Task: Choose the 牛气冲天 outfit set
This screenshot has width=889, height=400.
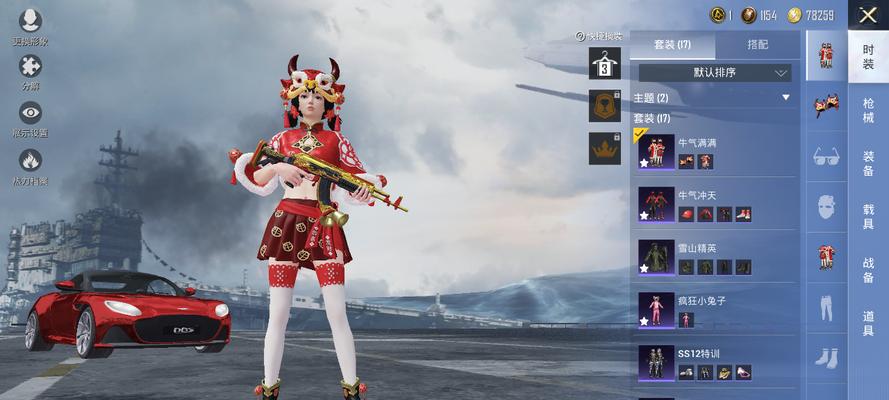Action: point(714,204)
